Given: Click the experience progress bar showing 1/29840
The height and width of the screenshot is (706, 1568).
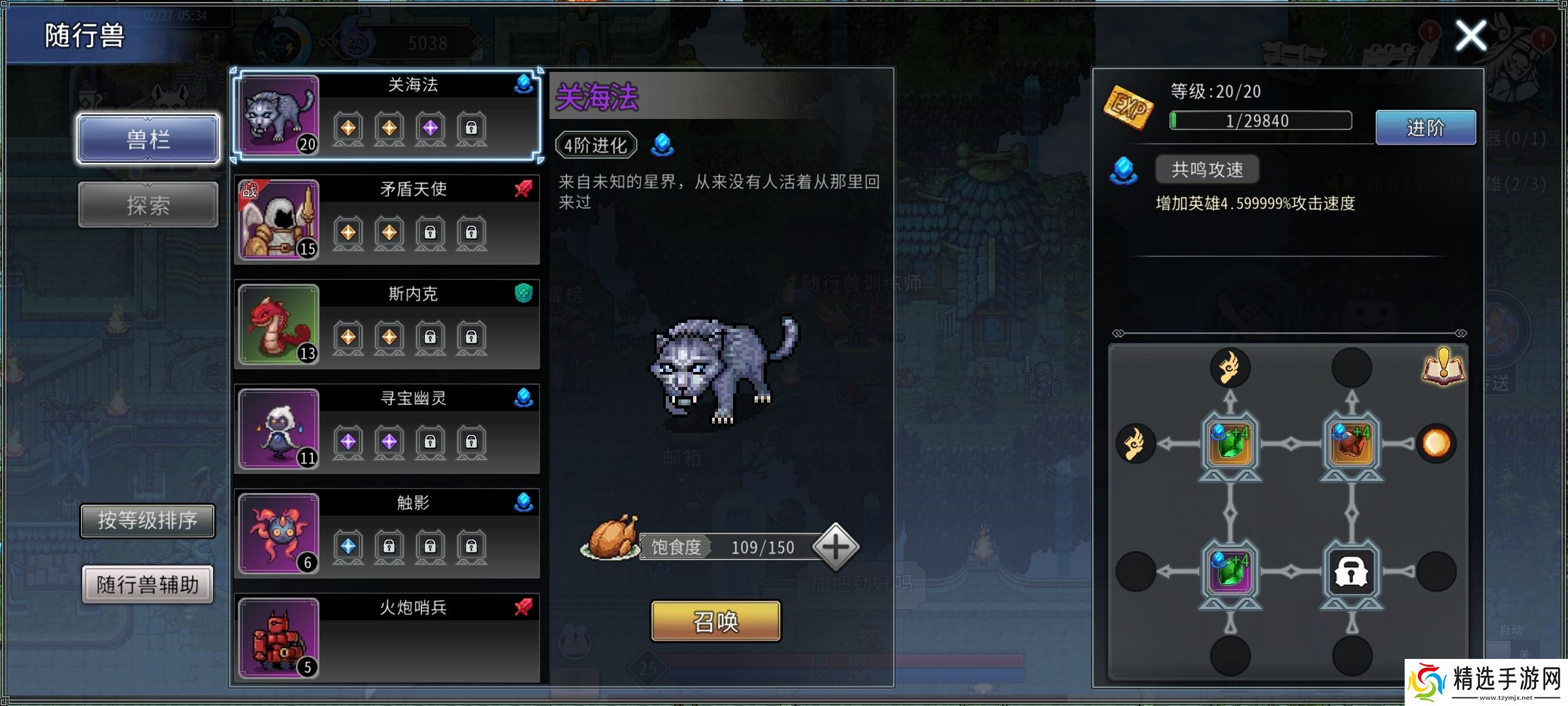Looking at the screenshot, I should pyautogui.click(x=1260, y=120).
